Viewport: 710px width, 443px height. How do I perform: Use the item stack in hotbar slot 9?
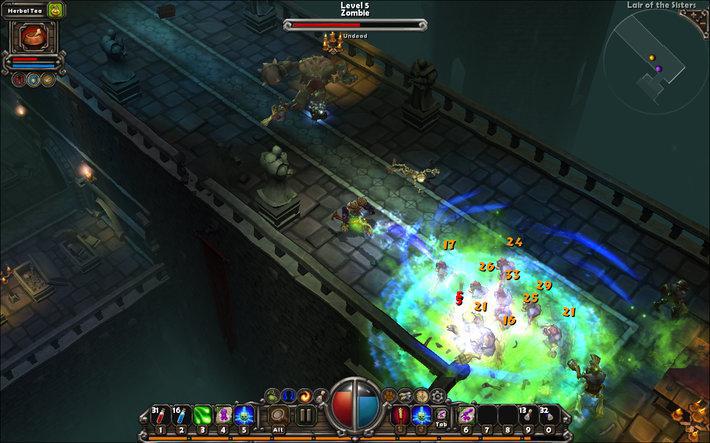point(527,415)
